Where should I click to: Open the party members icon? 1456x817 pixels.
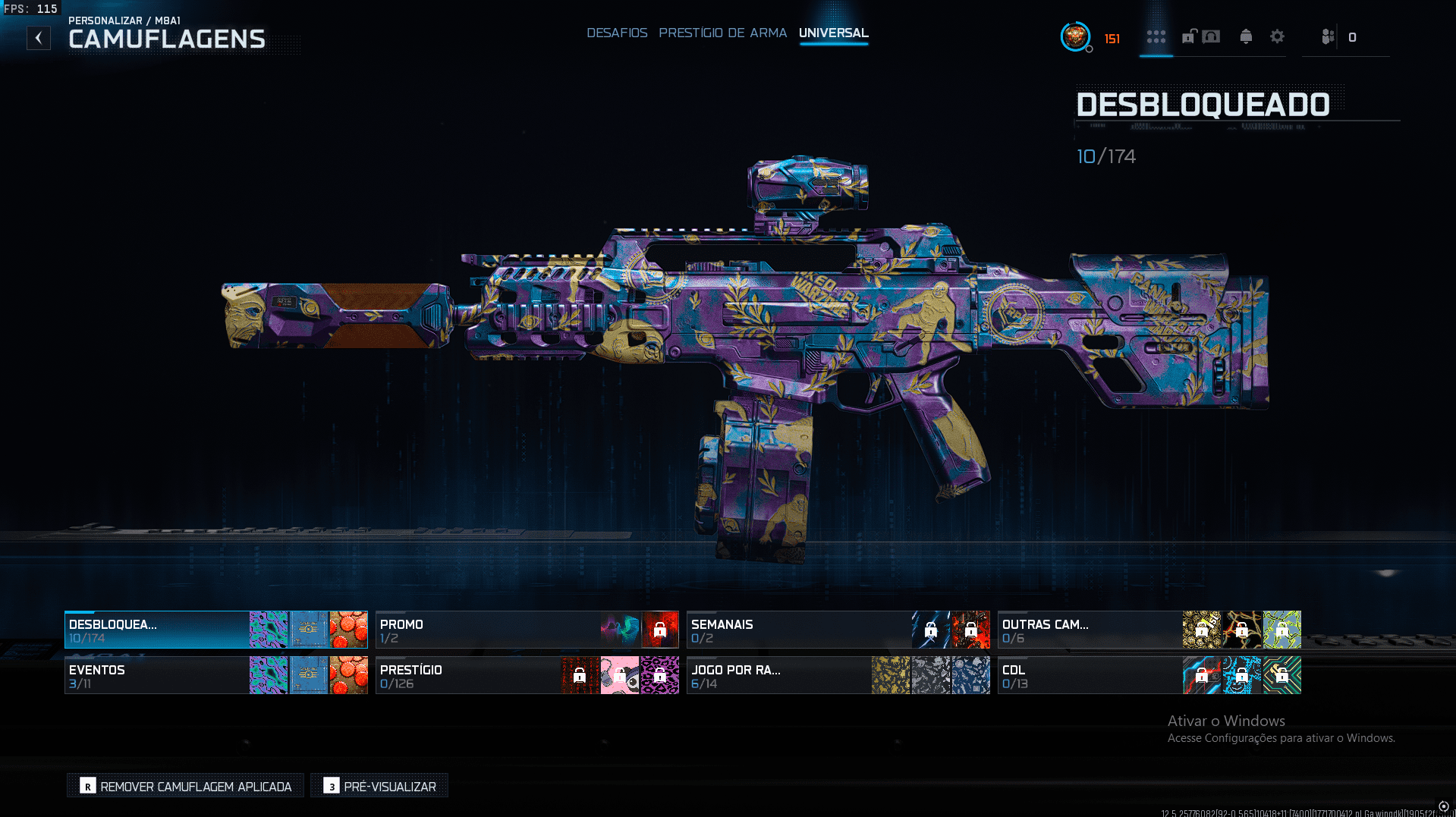pos(1327,37)
